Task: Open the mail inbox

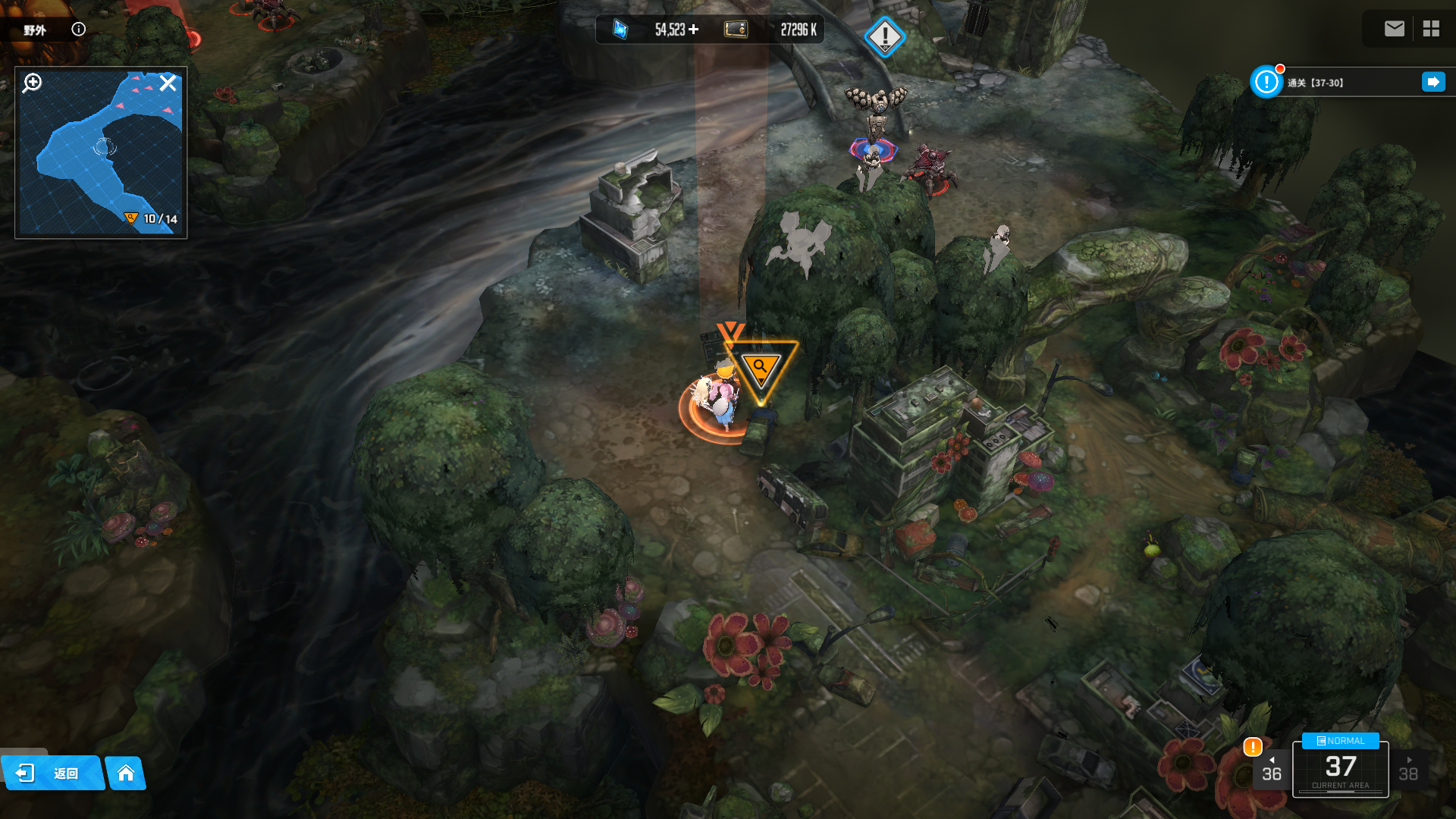Action: [x=1394, y=29]
